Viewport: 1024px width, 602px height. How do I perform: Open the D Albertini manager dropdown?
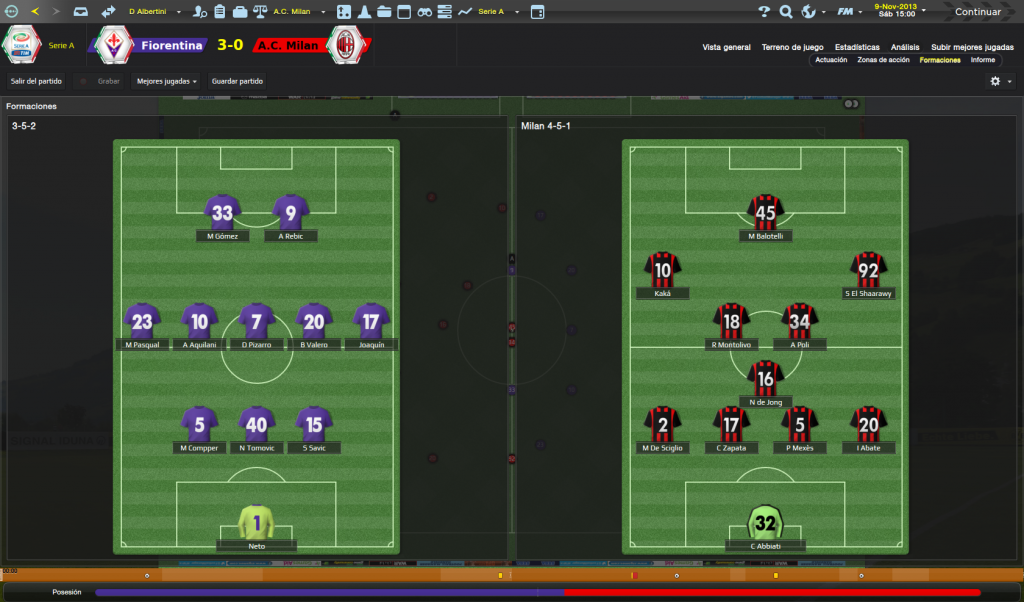point(152,12)
